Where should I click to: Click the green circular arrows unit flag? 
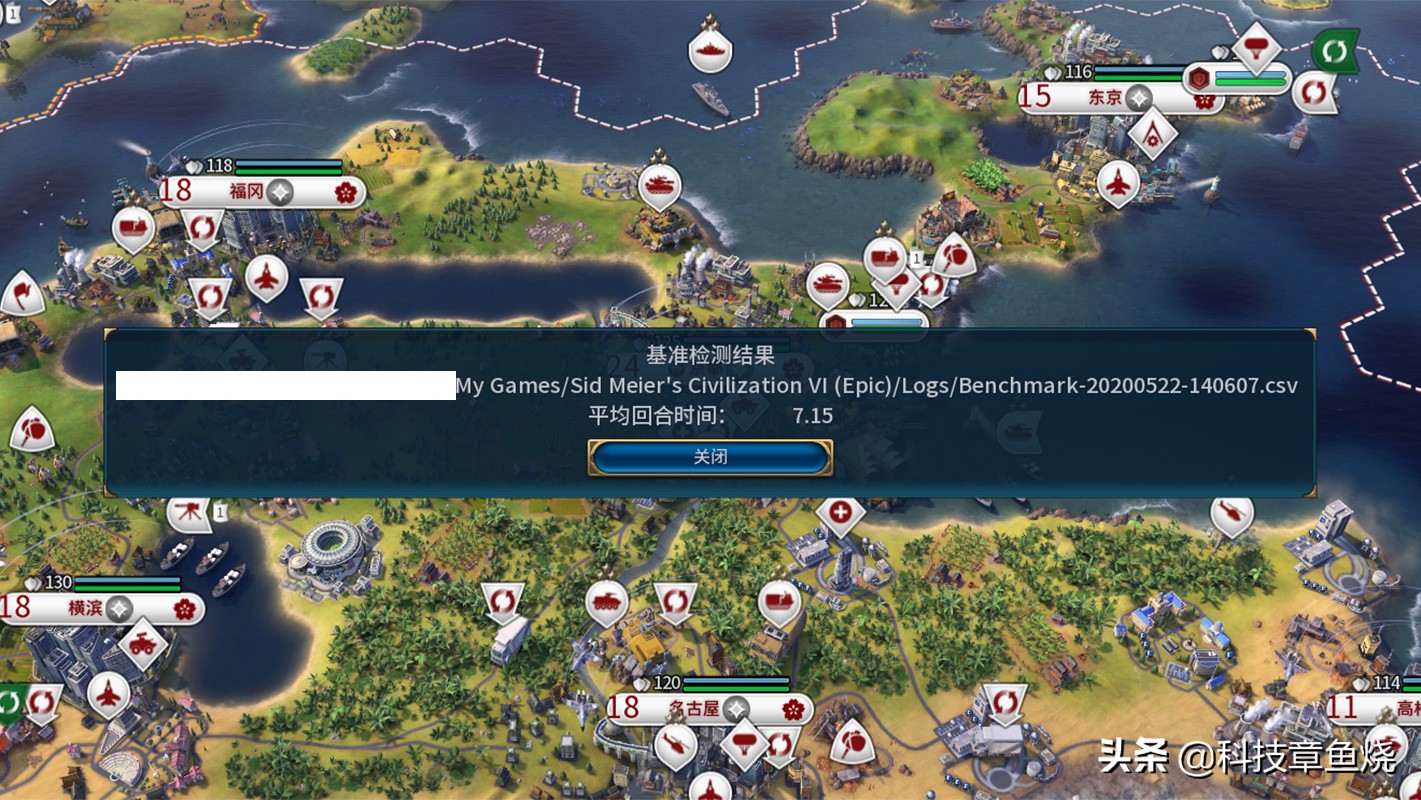click(x=1334, y=50)
